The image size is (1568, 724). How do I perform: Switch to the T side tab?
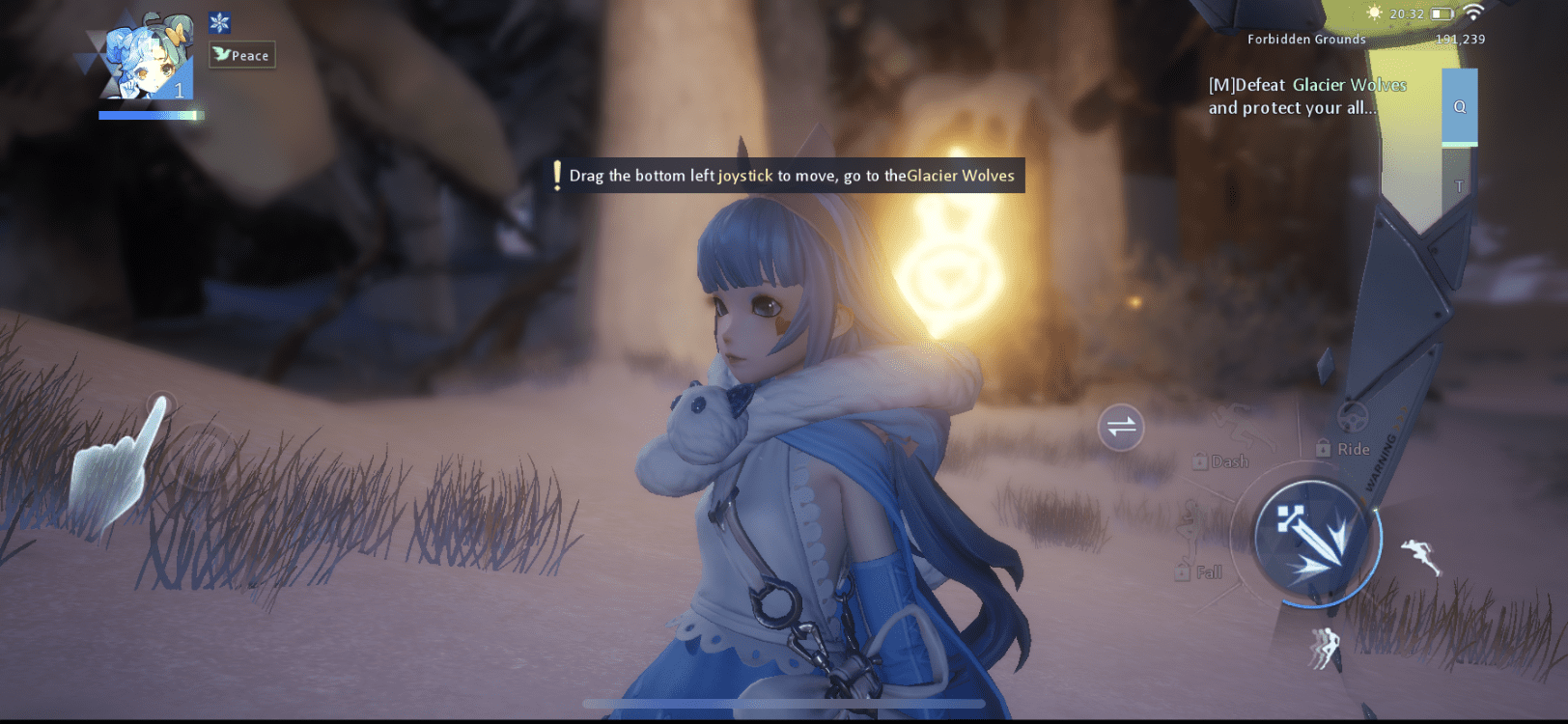(1461, 181)
